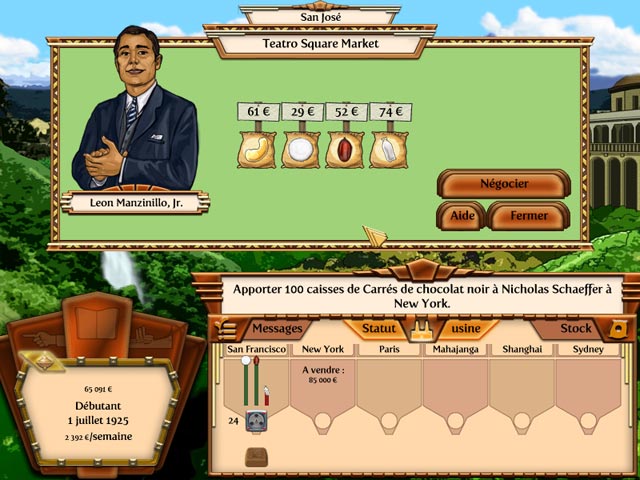640x480 pixels.
Task: Show the usine factory tab
Action: coord(463,328)
